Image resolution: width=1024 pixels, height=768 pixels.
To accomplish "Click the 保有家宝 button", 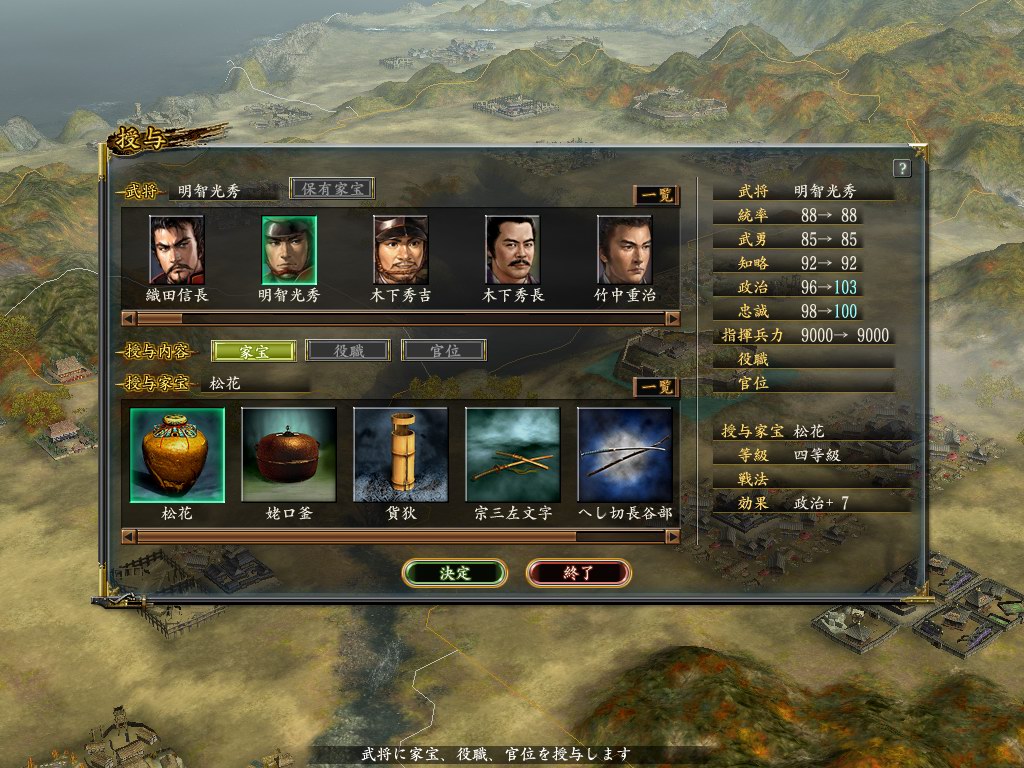I will point(332,188).
